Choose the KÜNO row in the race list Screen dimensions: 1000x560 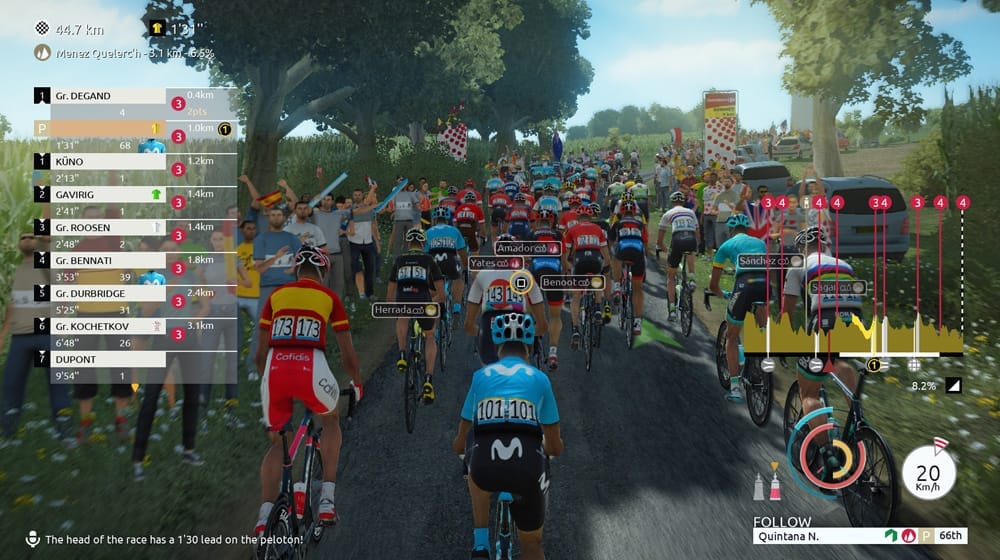(100, 161)
